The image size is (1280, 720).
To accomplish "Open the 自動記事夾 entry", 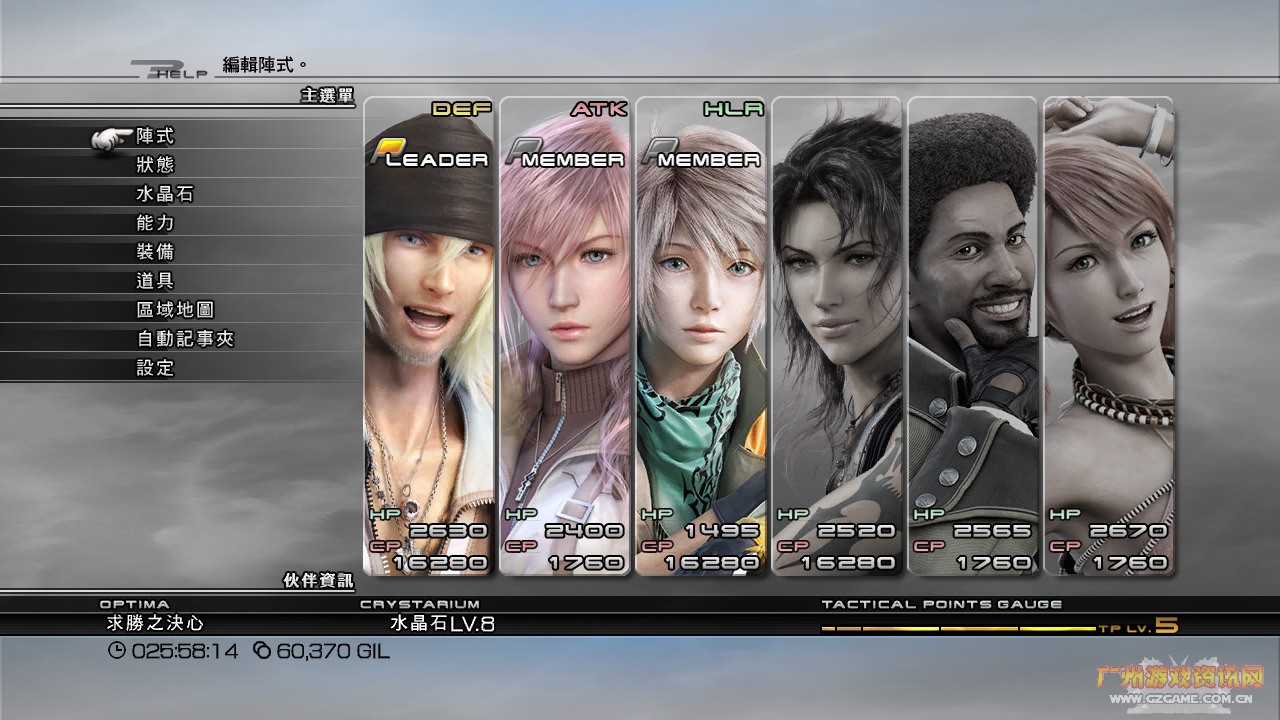I will (x=185, y=339).
